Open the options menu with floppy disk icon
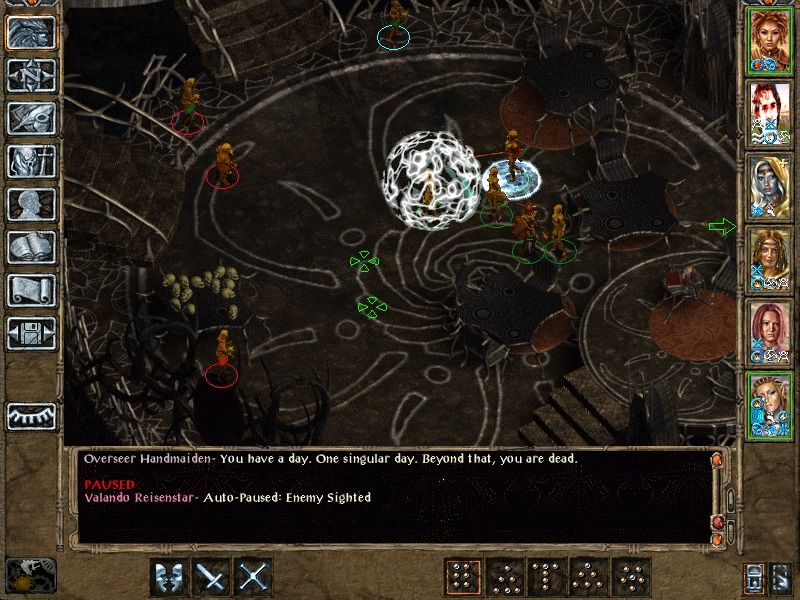The width and height of the screenshot is (800, 600). (31, 333)
